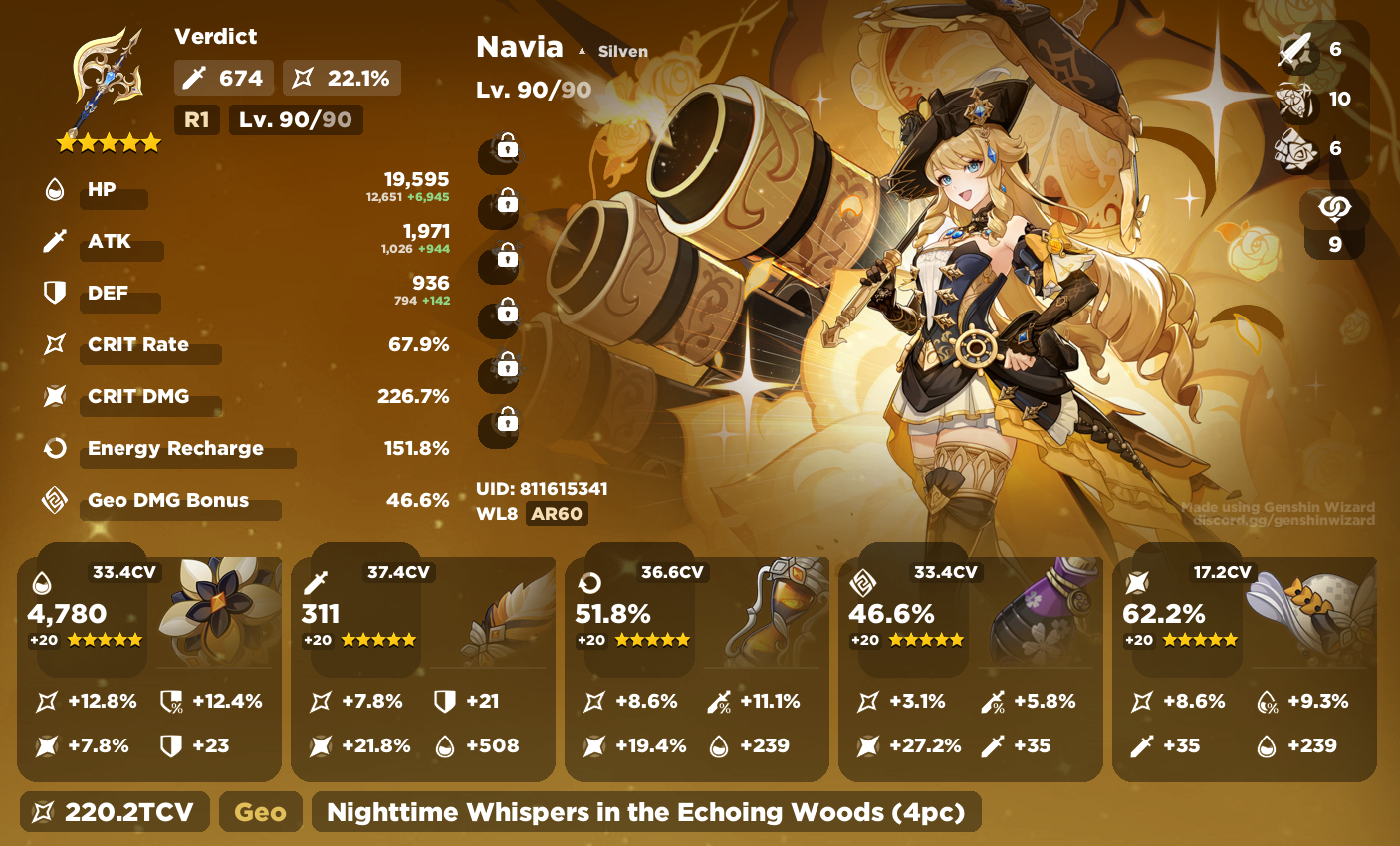Open the 220.2TCV badge details

[x=114, y=811]
